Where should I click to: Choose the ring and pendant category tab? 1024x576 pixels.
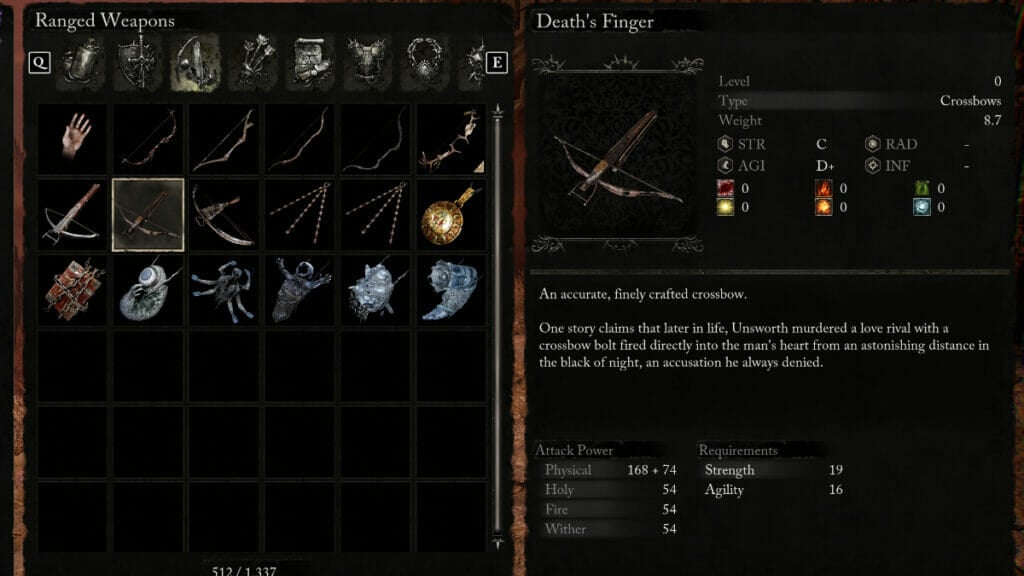[x=425, y=64]
